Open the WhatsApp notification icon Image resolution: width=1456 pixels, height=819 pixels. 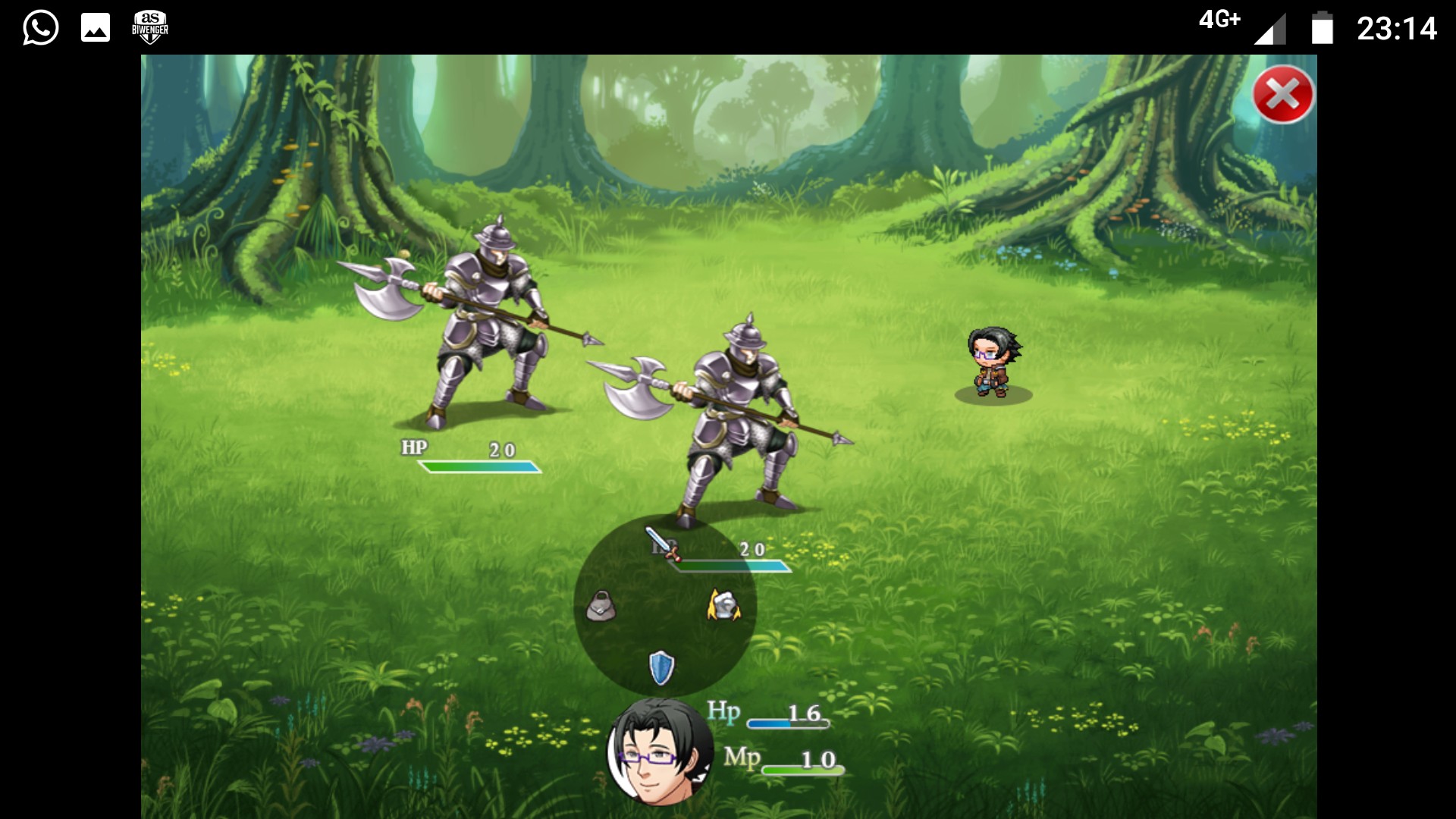(40, 28)
